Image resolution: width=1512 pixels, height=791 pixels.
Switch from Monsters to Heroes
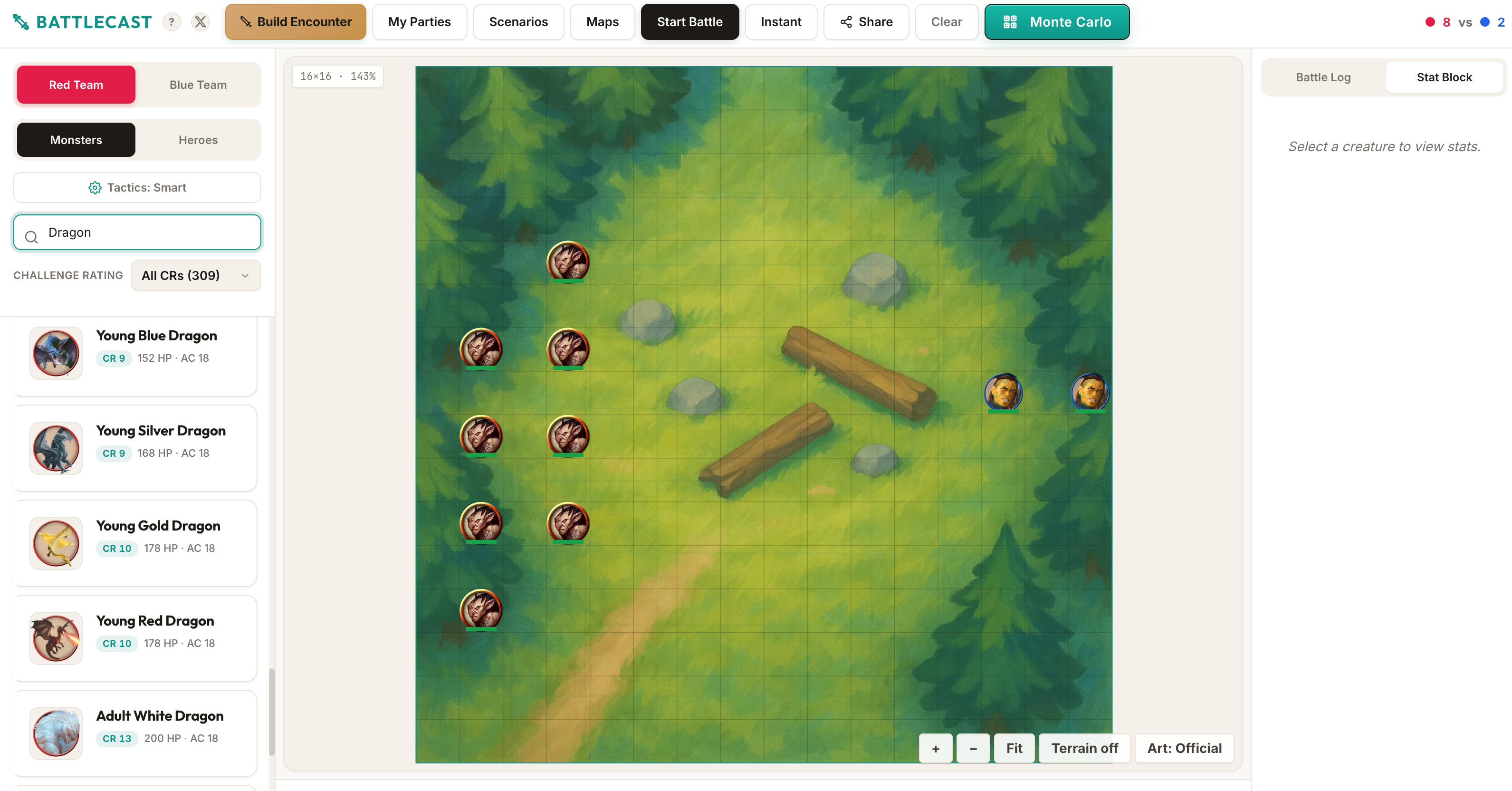(x=198, y=140)
